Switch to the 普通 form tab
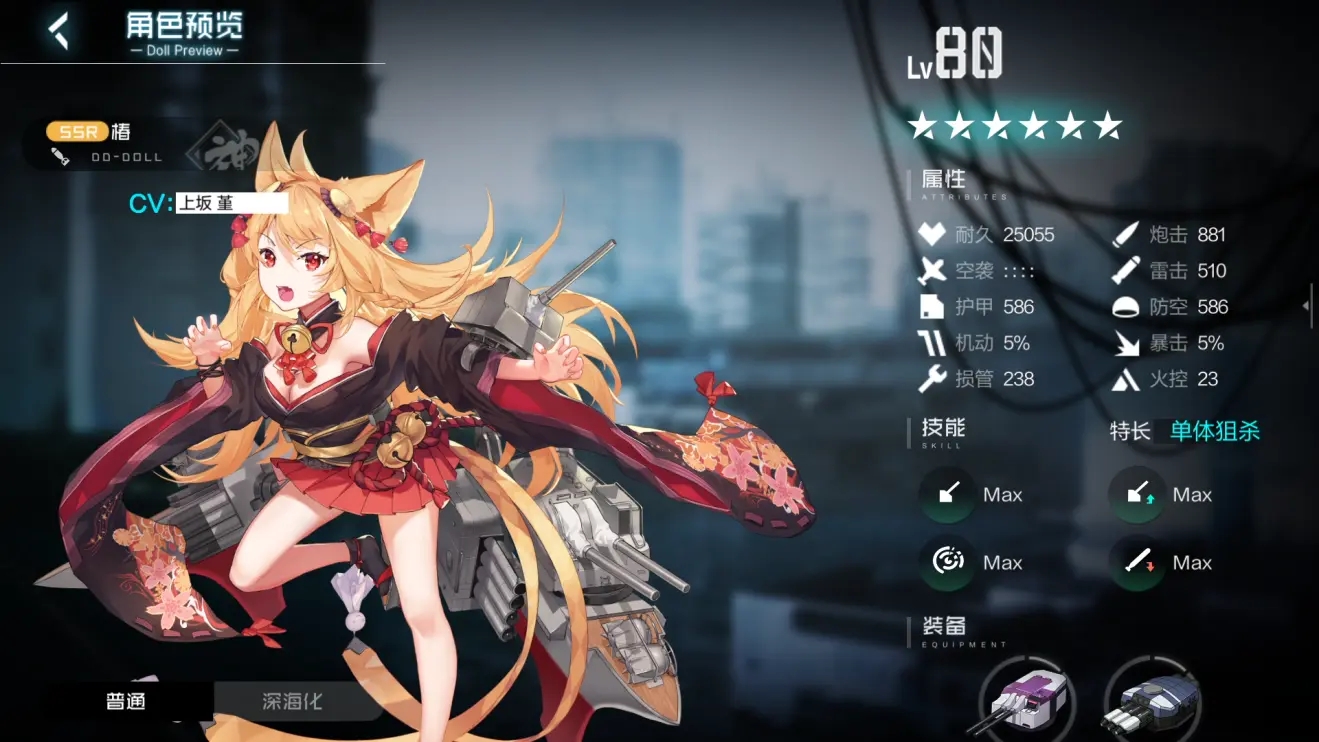This screenshot has height=742, width=1319. point(127,701)
